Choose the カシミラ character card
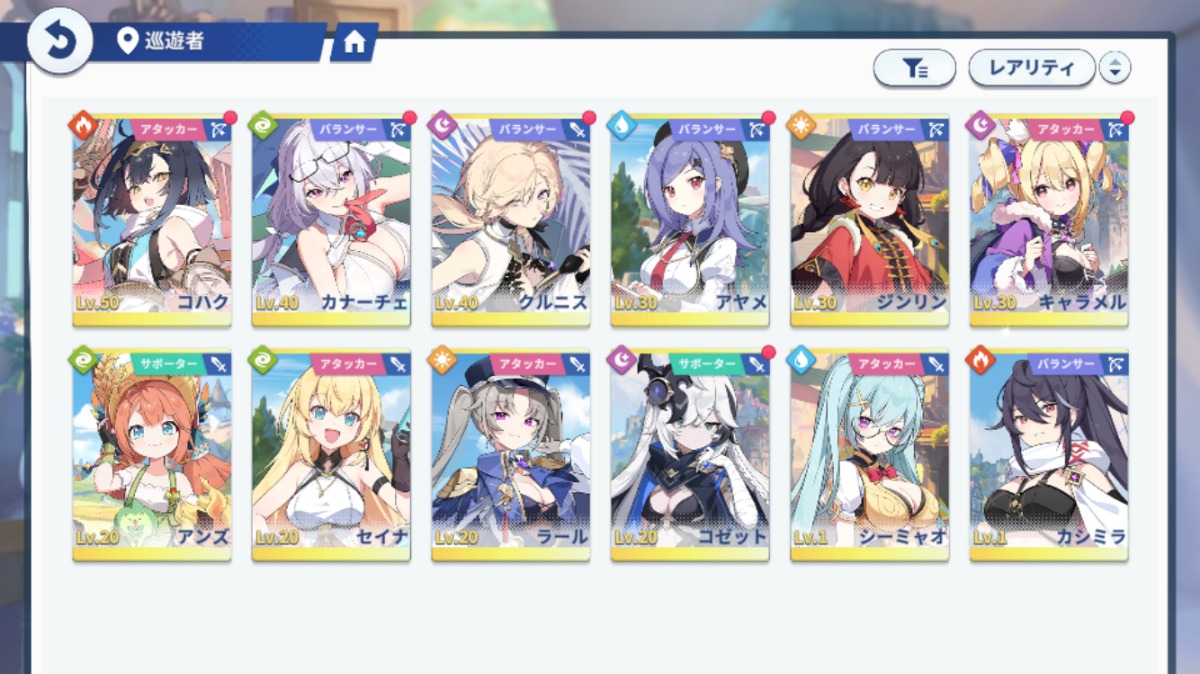 pyautogui.click(x=1049, y=455)
